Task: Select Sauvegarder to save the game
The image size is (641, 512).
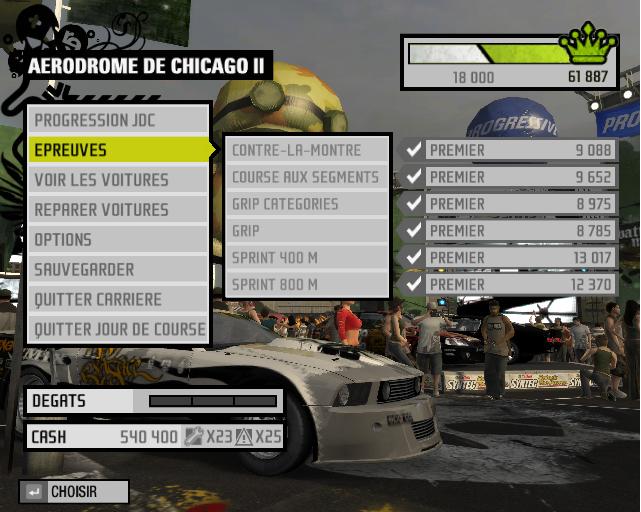Action: [118, 270]
